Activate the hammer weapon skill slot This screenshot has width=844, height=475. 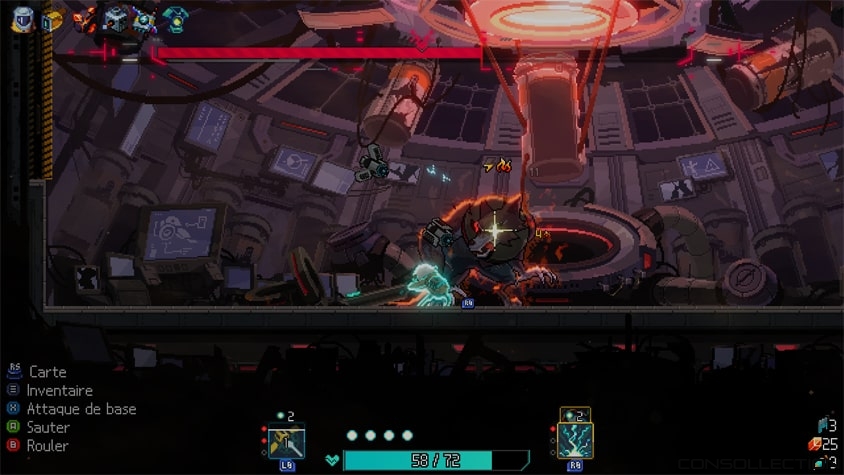pyautogui.click(x=287, y=441)
